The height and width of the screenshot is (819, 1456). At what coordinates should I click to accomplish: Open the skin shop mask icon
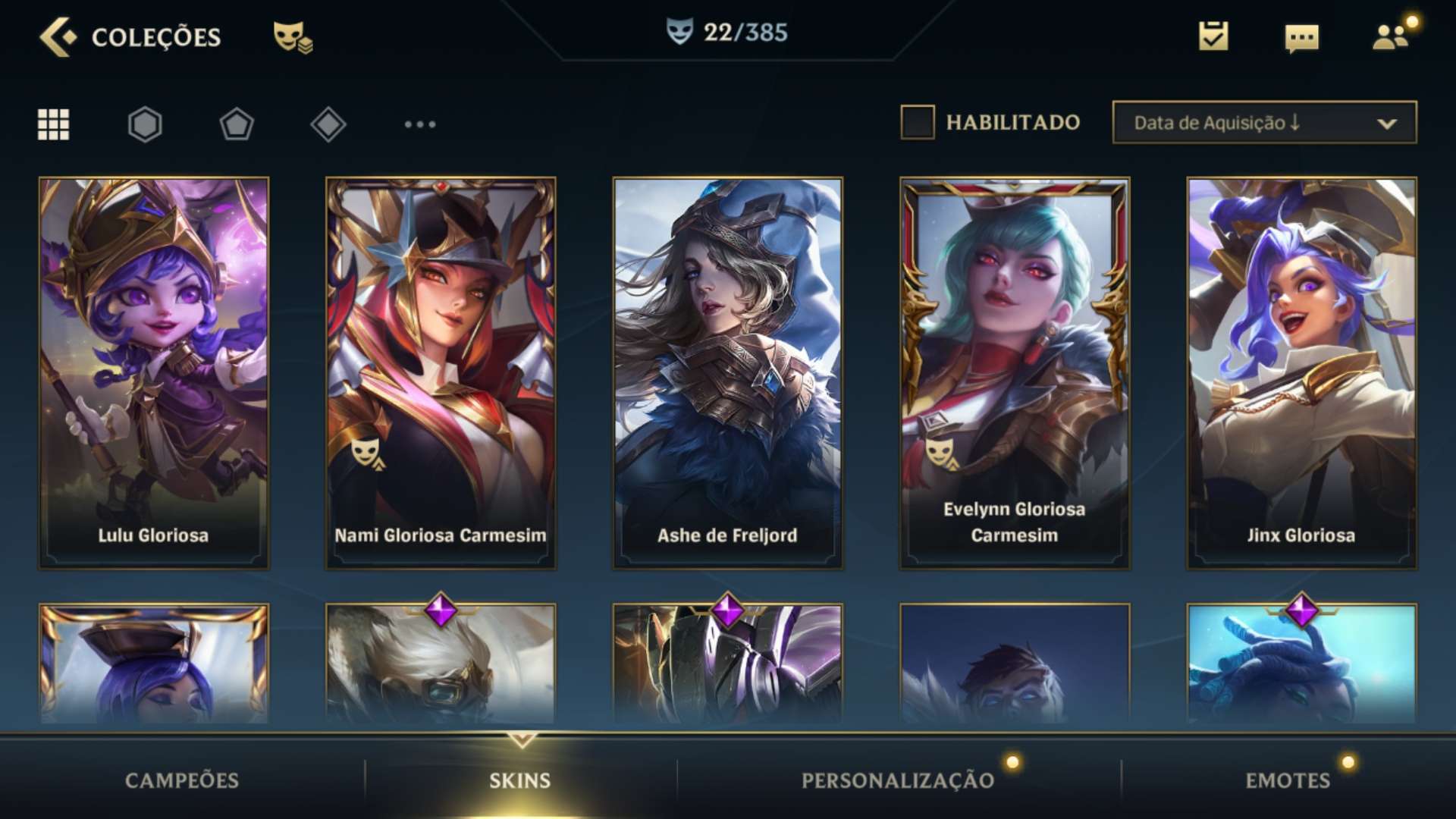pos(293,36)
